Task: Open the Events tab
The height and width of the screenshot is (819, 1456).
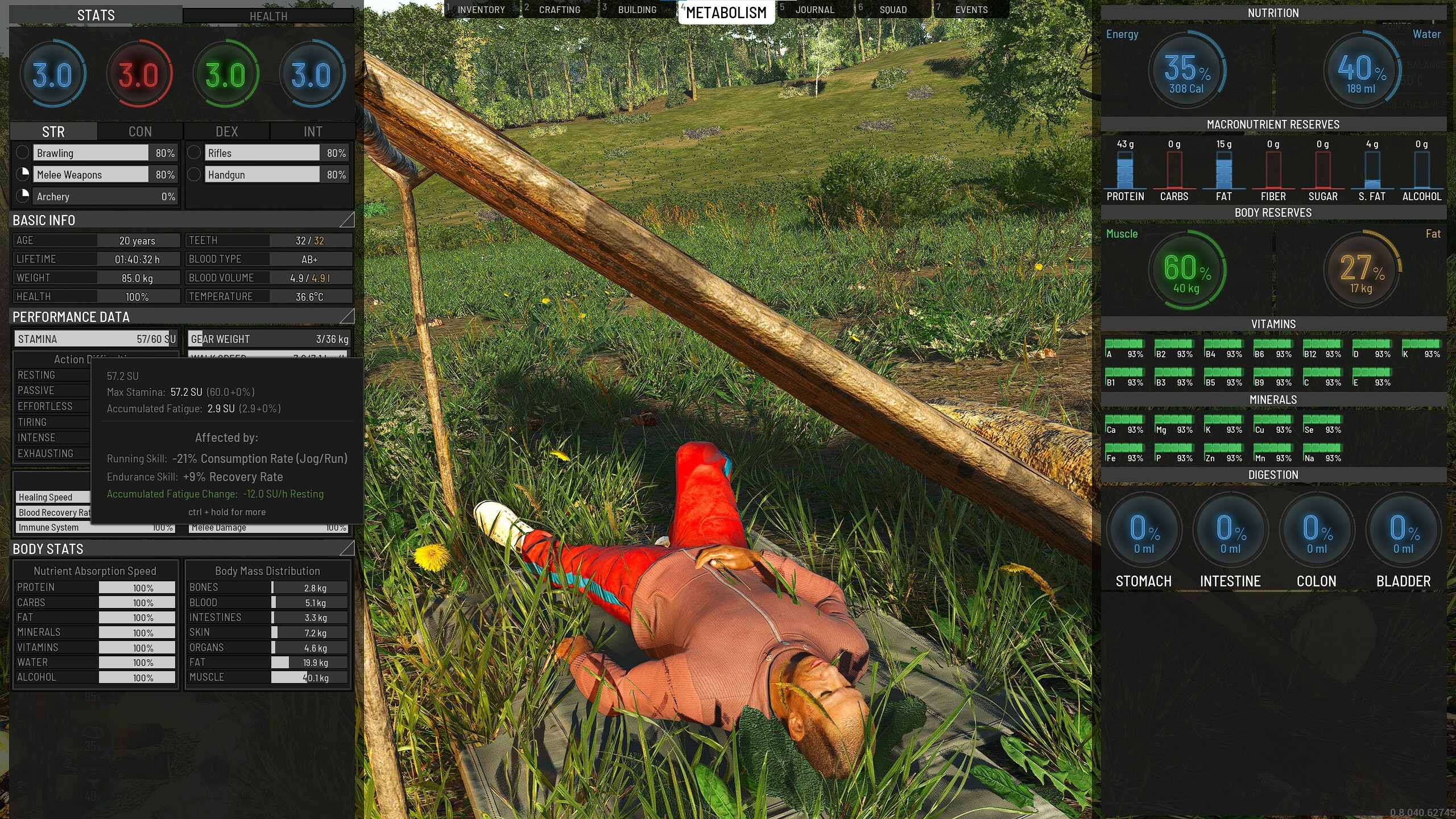Action: click(x=971, y=10)
